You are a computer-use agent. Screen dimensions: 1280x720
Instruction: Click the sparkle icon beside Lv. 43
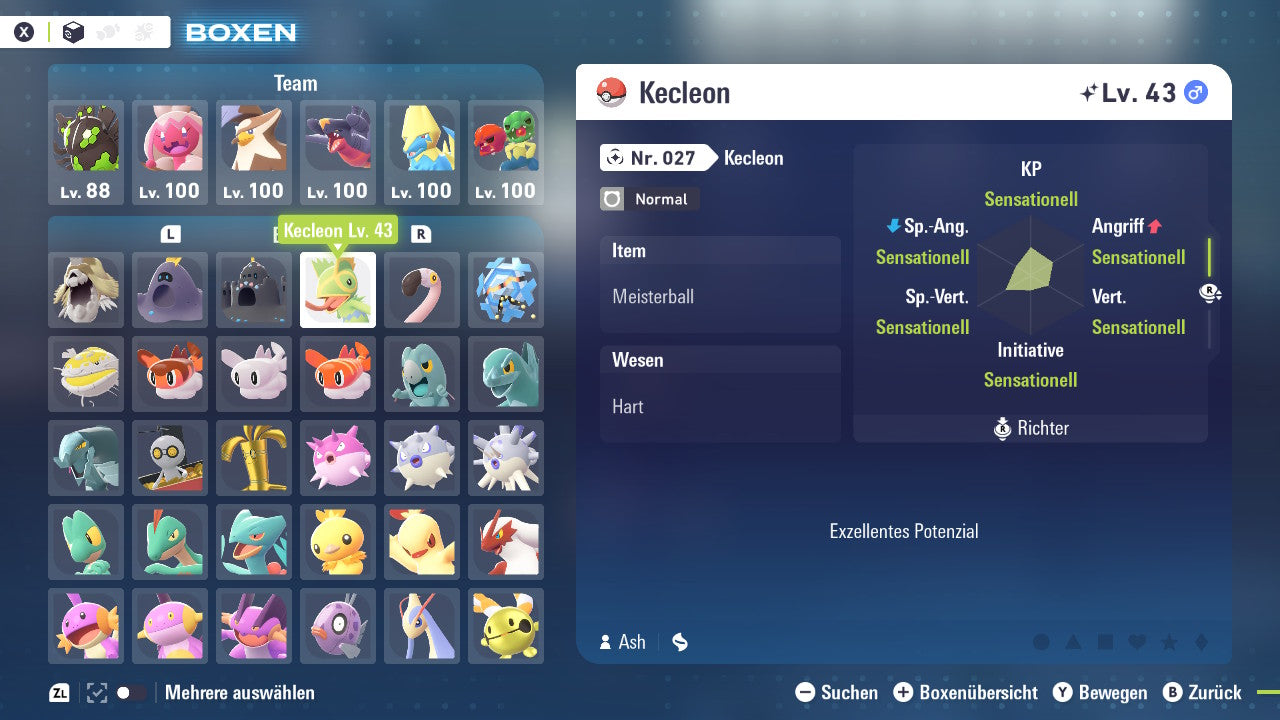(x=1090, y=90)
